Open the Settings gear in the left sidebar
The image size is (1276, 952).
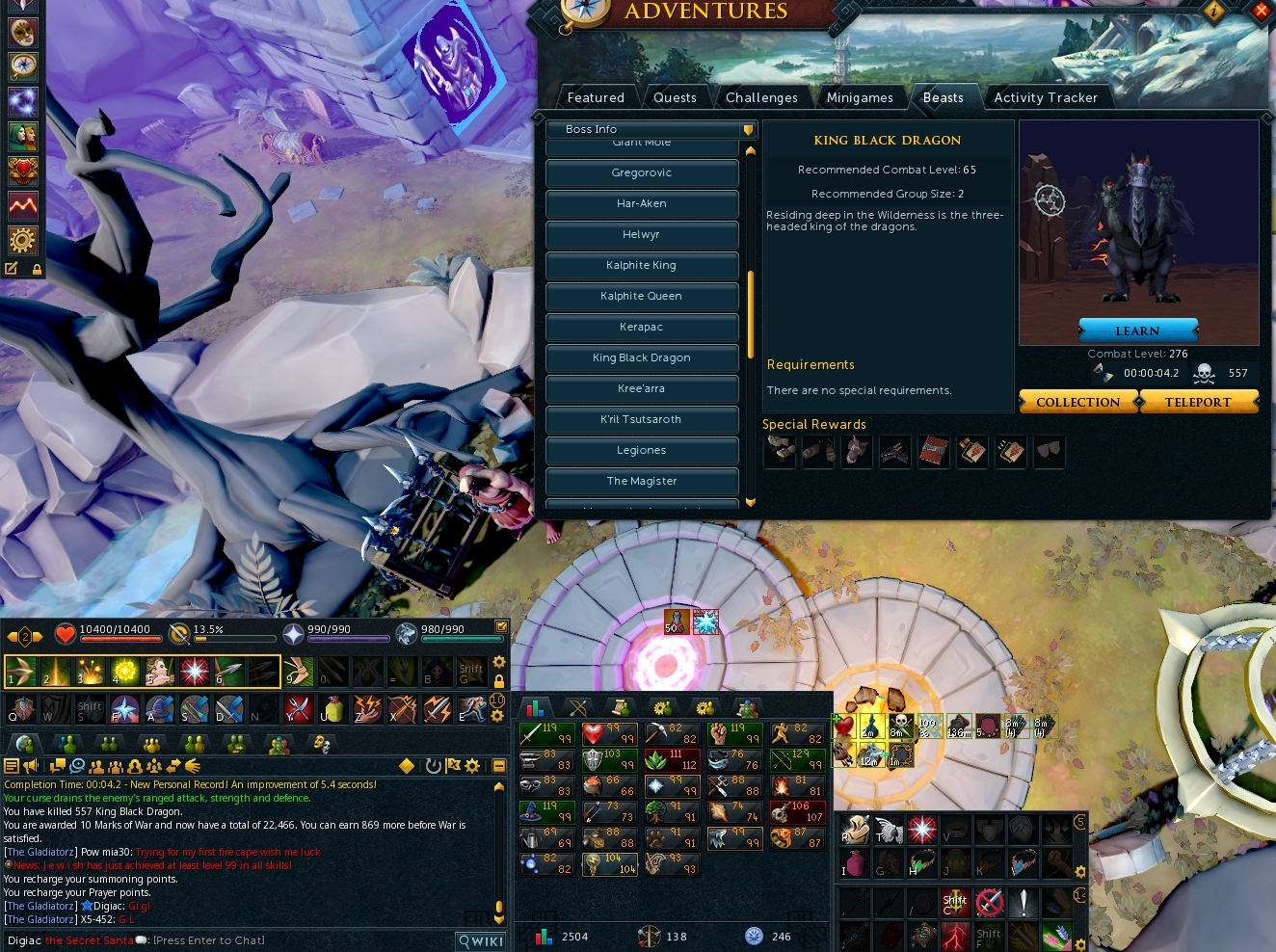(22, 240)
